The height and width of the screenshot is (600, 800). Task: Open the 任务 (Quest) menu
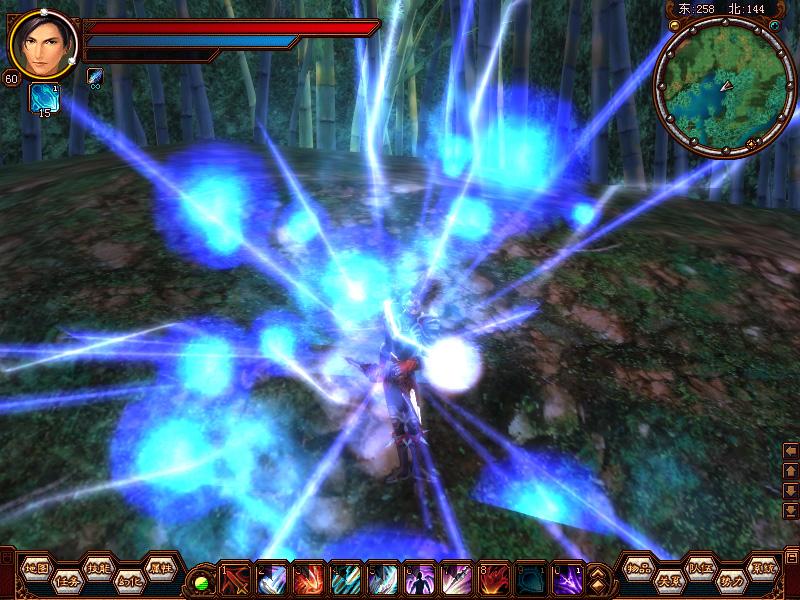tap(68, 580)
